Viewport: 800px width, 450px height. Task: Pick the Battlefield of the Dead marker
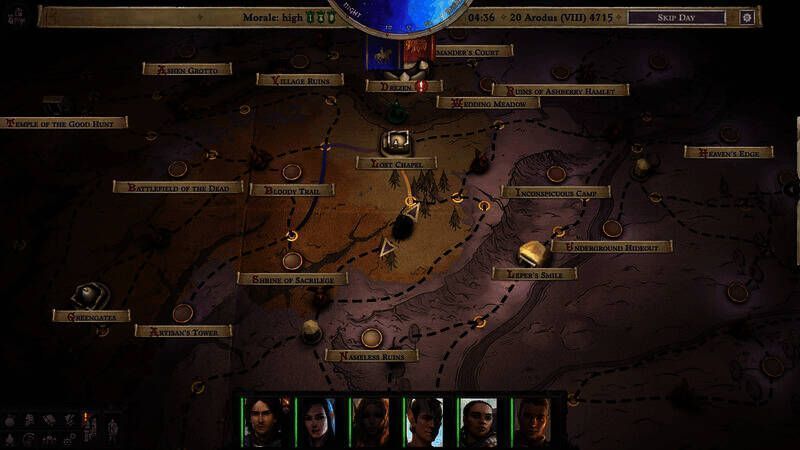(178, 187)
